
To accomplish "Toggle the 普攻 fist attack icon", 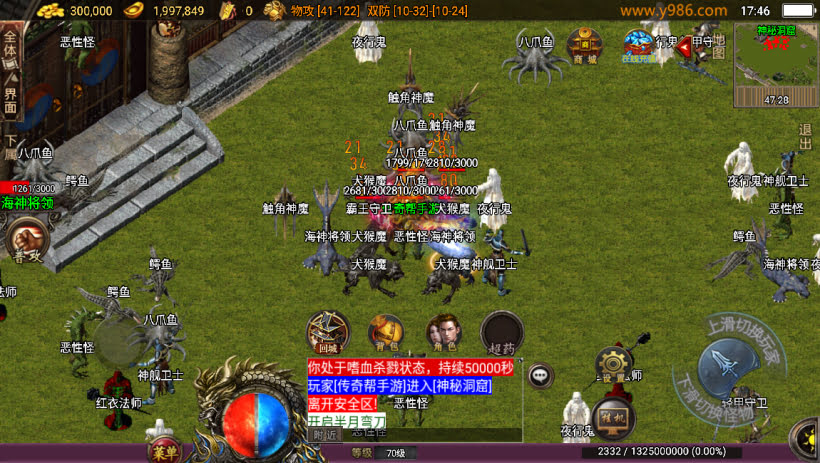I will tap(26, 241).
